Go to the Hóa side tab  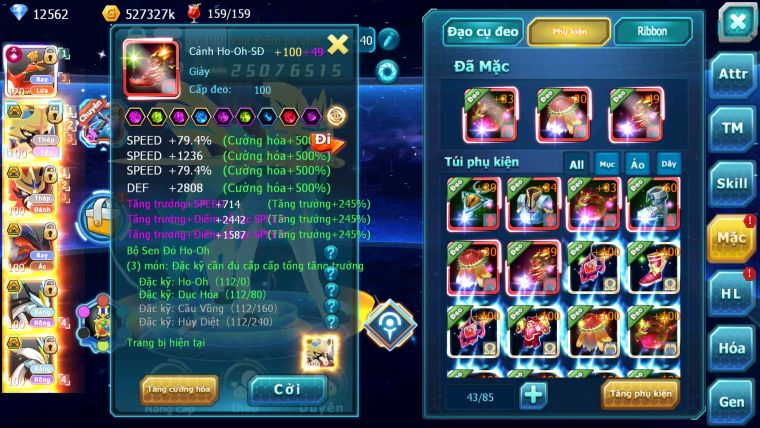[x=731, y=347]
